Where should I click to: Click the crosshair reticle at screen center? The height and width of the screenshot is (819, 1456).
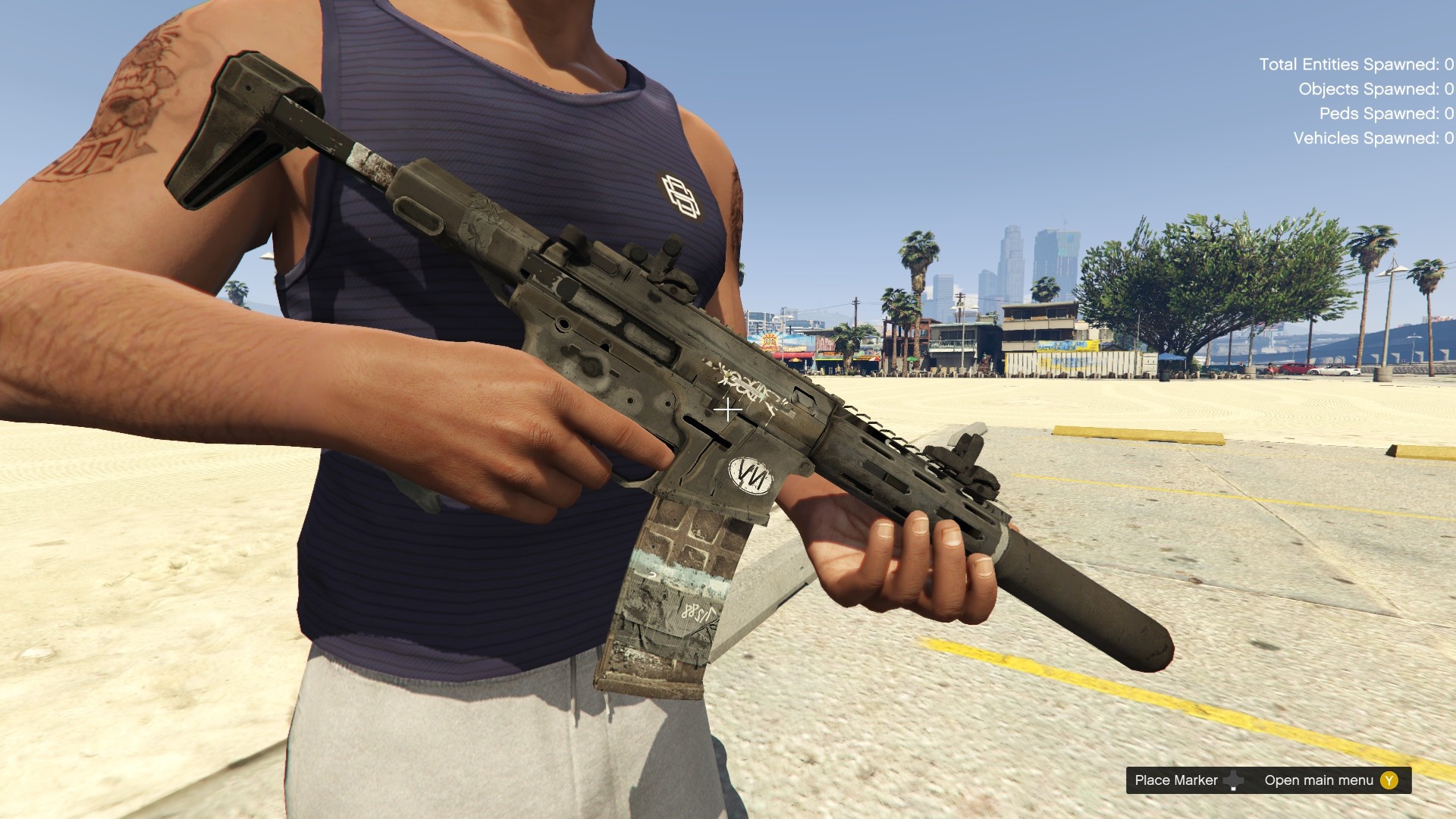728,410
